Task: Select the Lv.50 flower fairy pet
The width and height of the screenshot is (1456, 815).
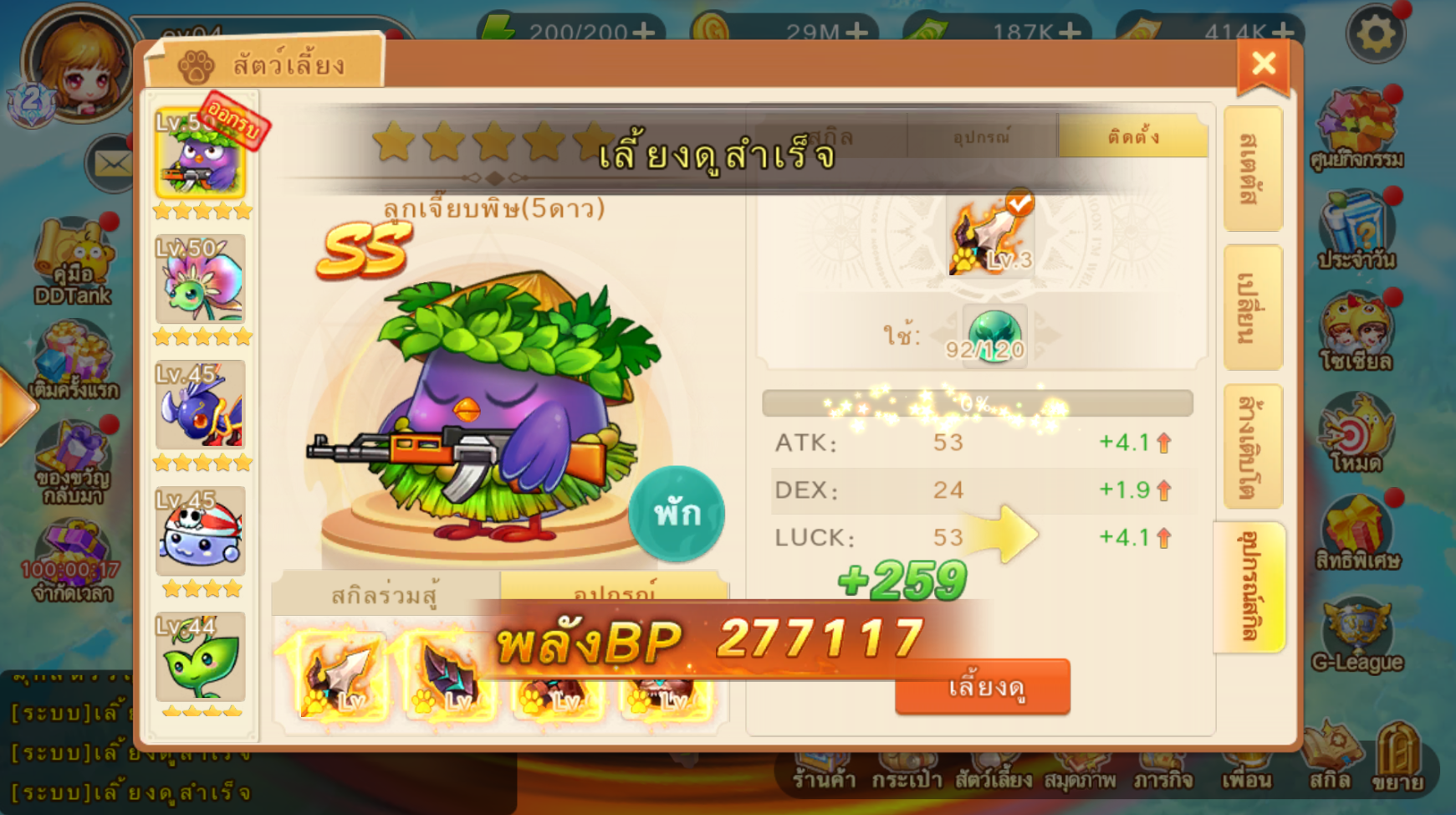Action: 201,280
